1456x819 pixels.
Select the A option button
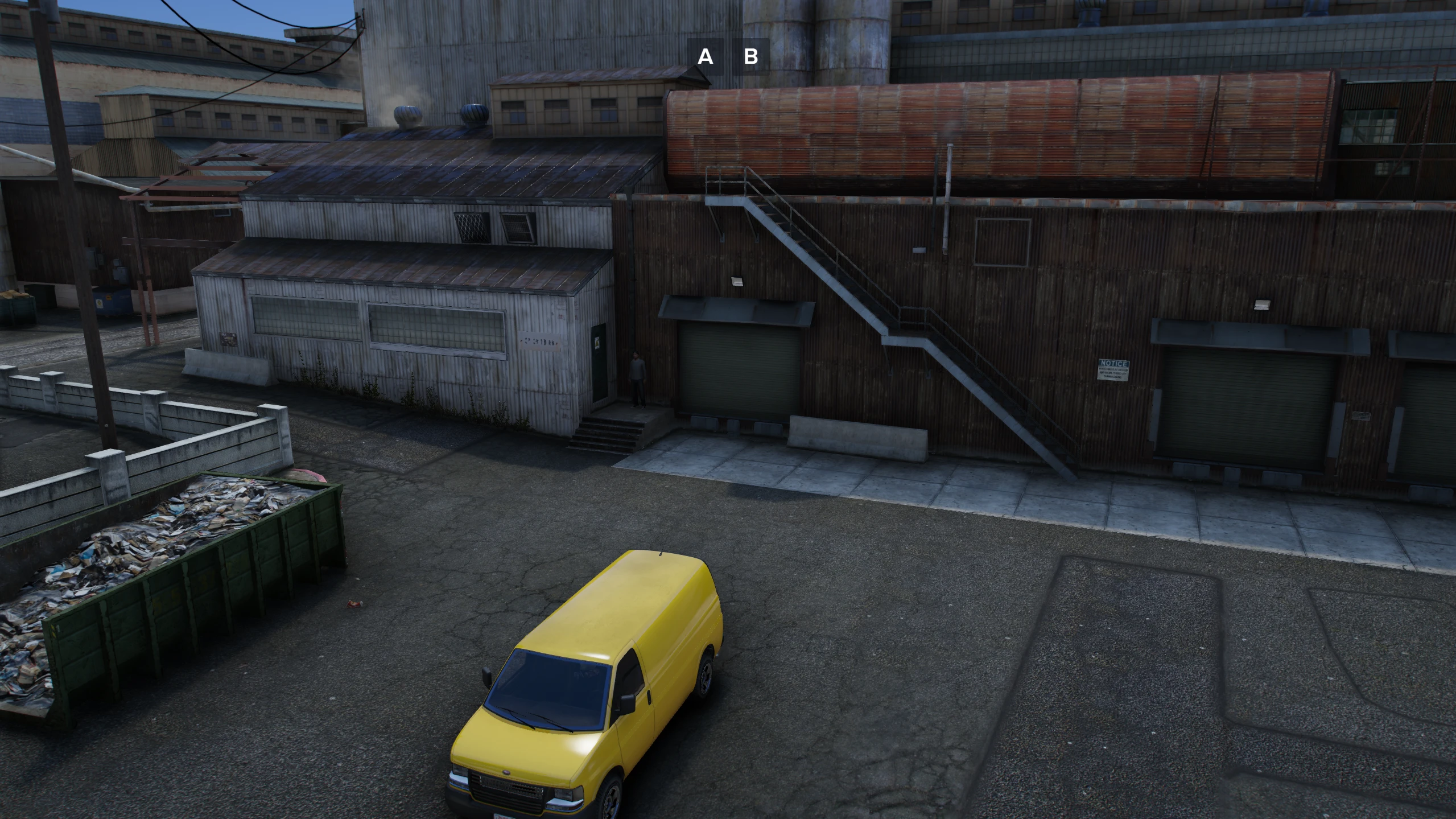point(706,56)
